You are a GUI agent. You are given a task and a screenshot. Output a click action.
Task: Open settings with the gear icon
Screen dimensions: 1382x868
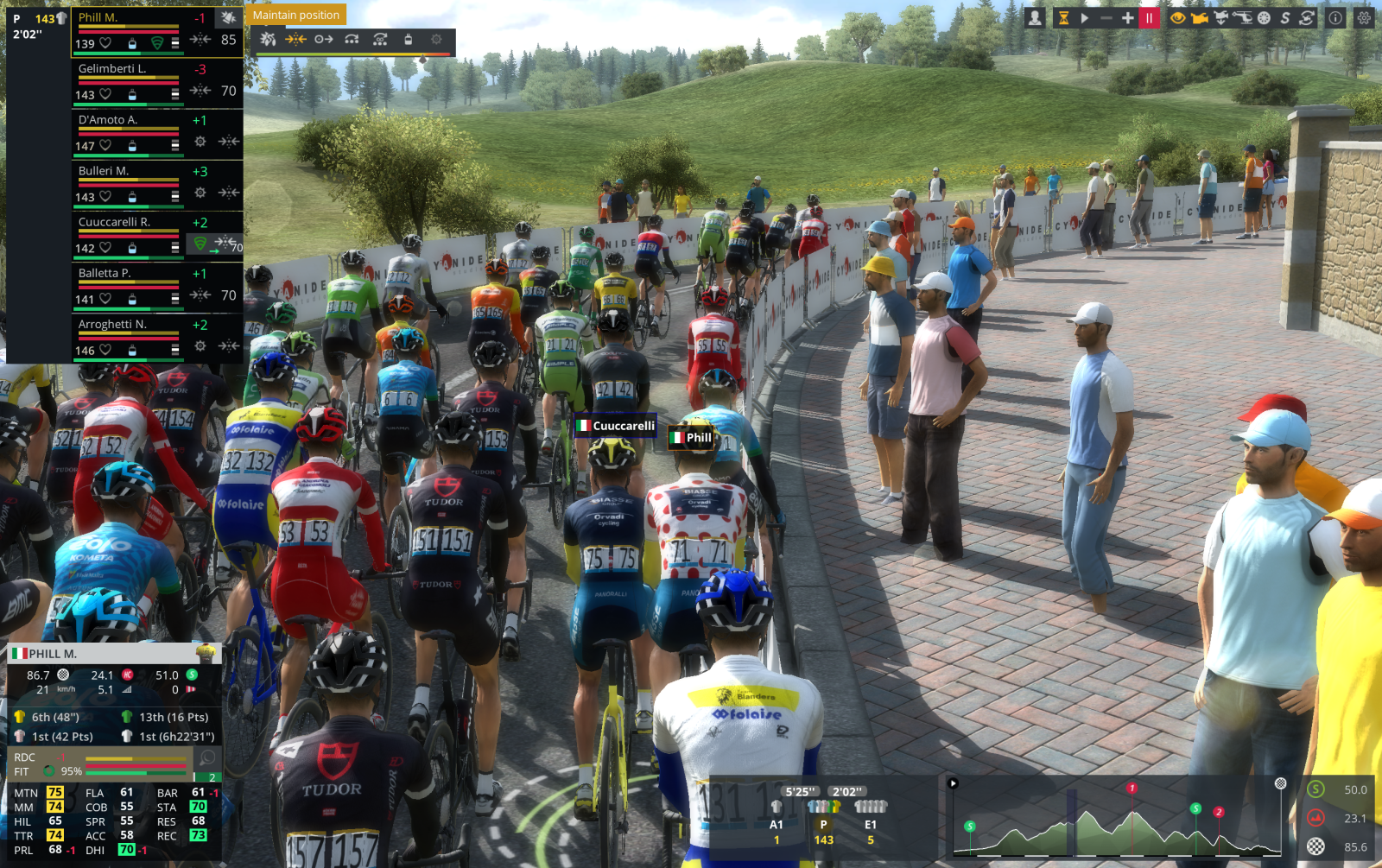click(x=1364, y=17)
